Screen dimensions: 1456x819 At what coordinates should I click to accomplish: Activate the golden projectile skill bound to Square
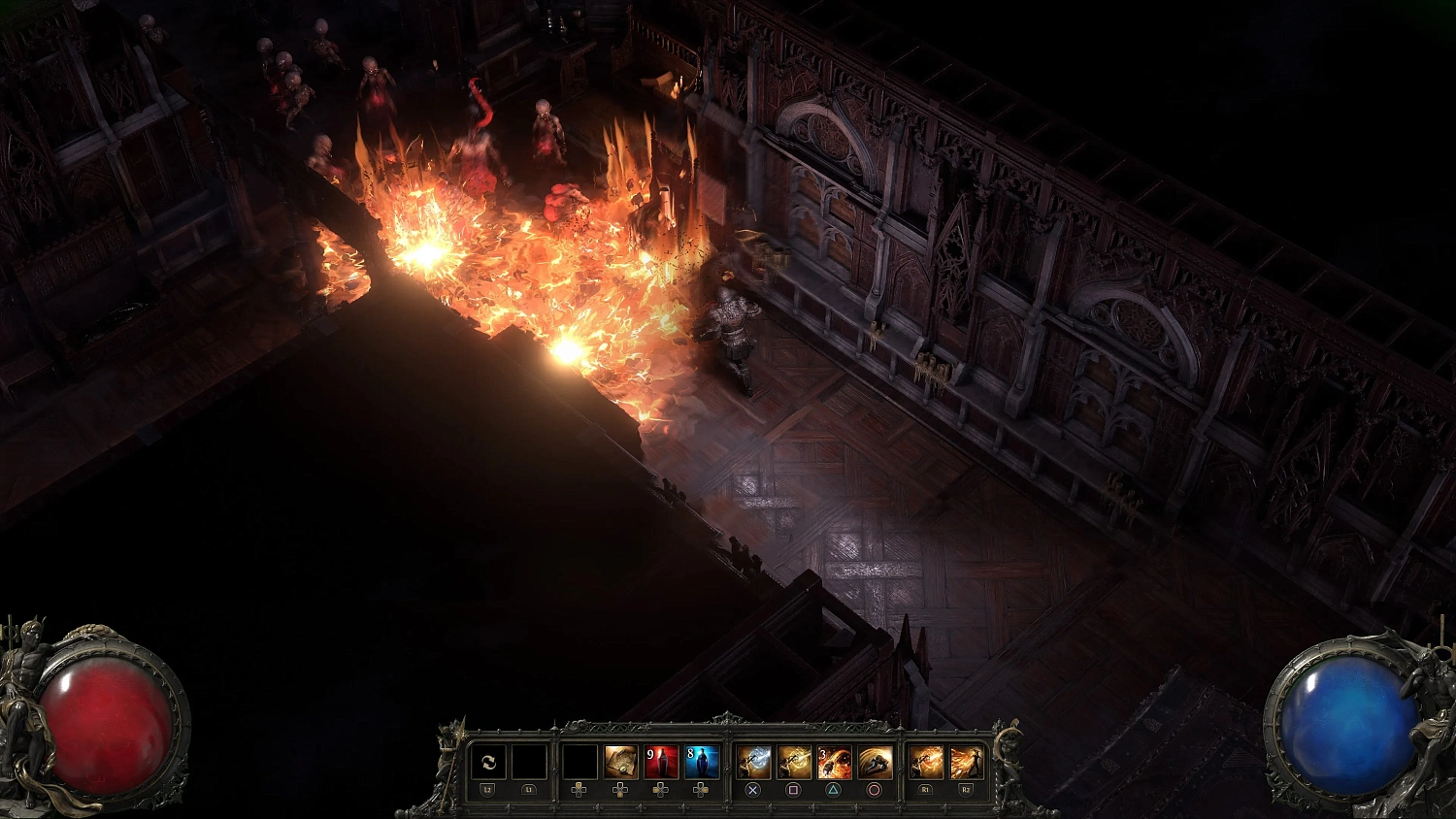pos(794,761)
